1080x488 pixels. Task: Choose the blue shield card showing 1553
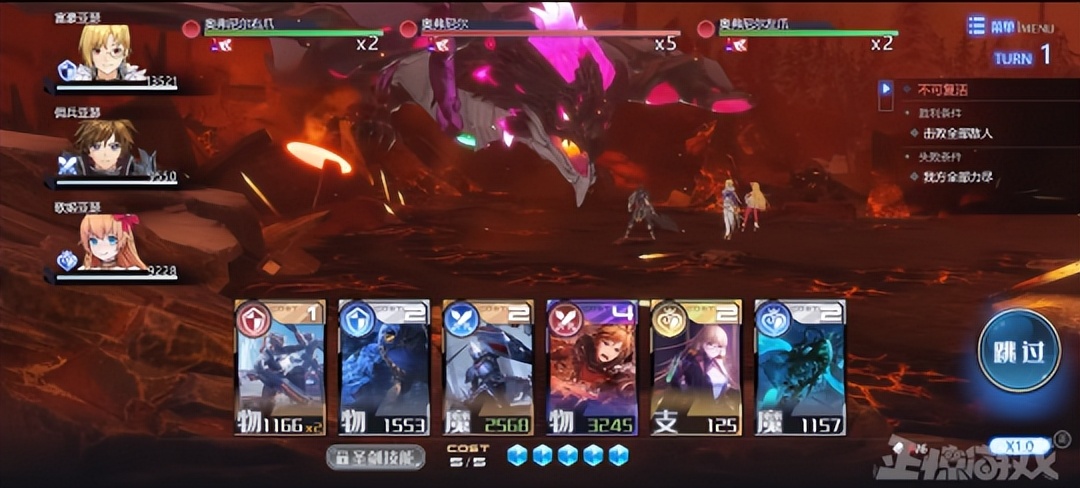point(384,367)
